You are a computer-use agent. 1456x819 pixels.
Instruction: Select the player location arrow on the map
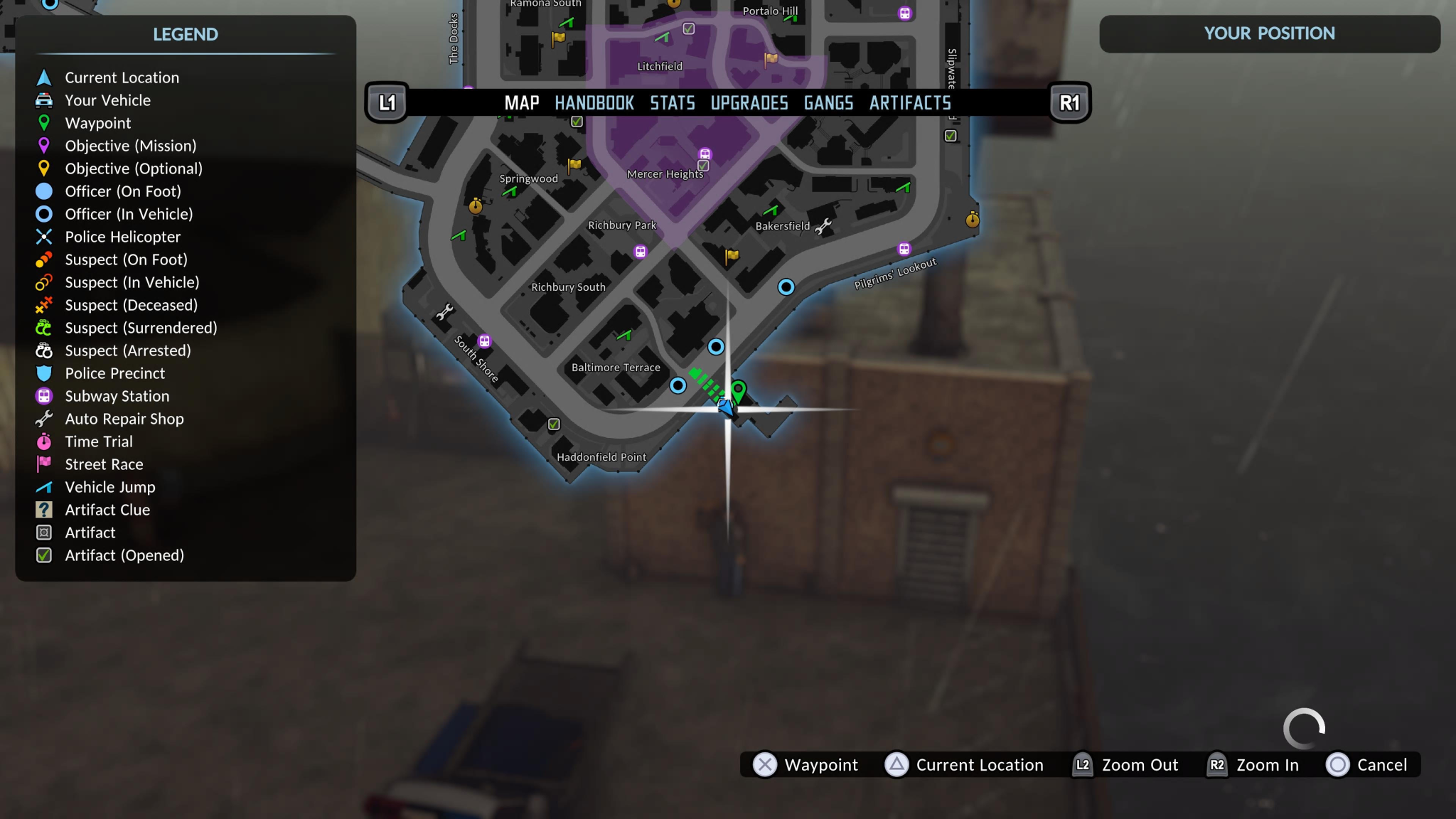click(724, 409)
